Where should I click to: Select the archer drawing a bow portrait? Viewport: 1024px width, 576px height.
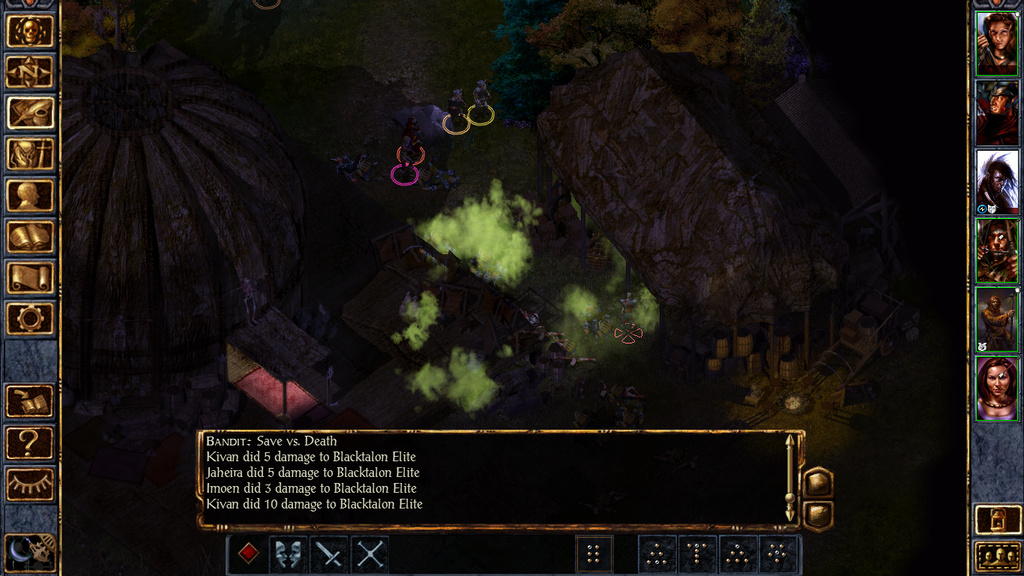(997, 250)
